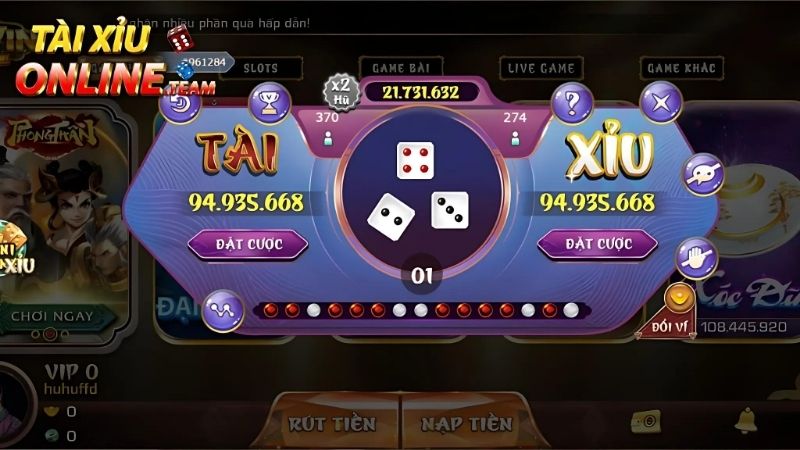The width and height of the screenshot is (800, 450).
Task: Open the result trend chart icon
Action: click(x=223, y=310)
